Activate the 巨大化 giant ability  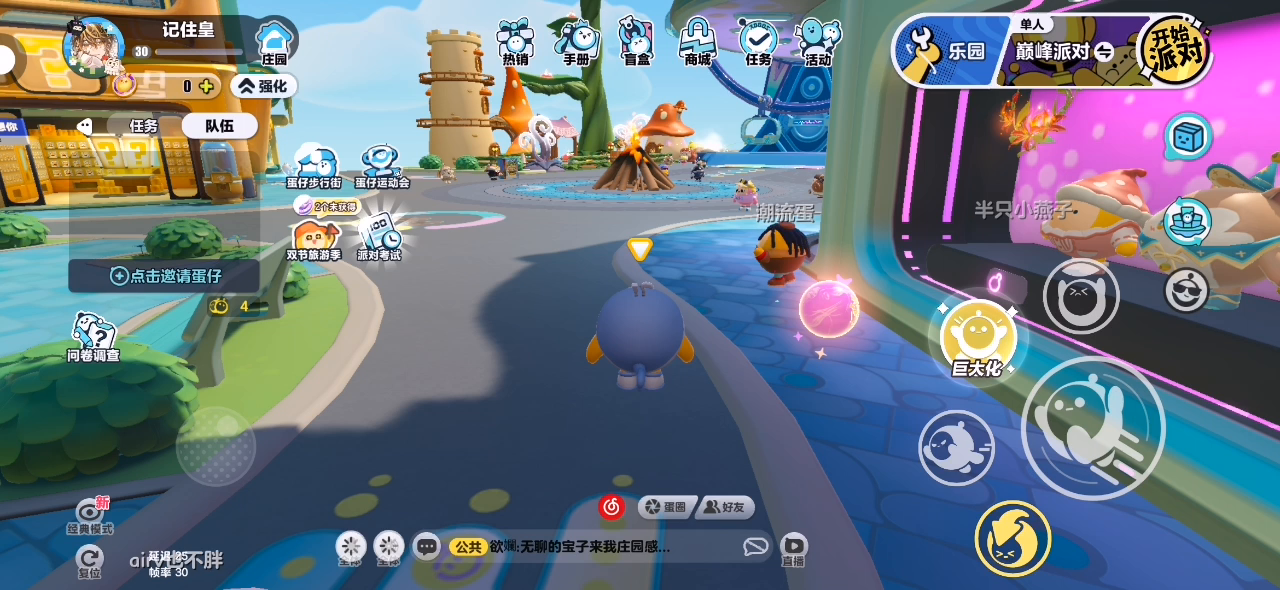(x=978, y=339)
